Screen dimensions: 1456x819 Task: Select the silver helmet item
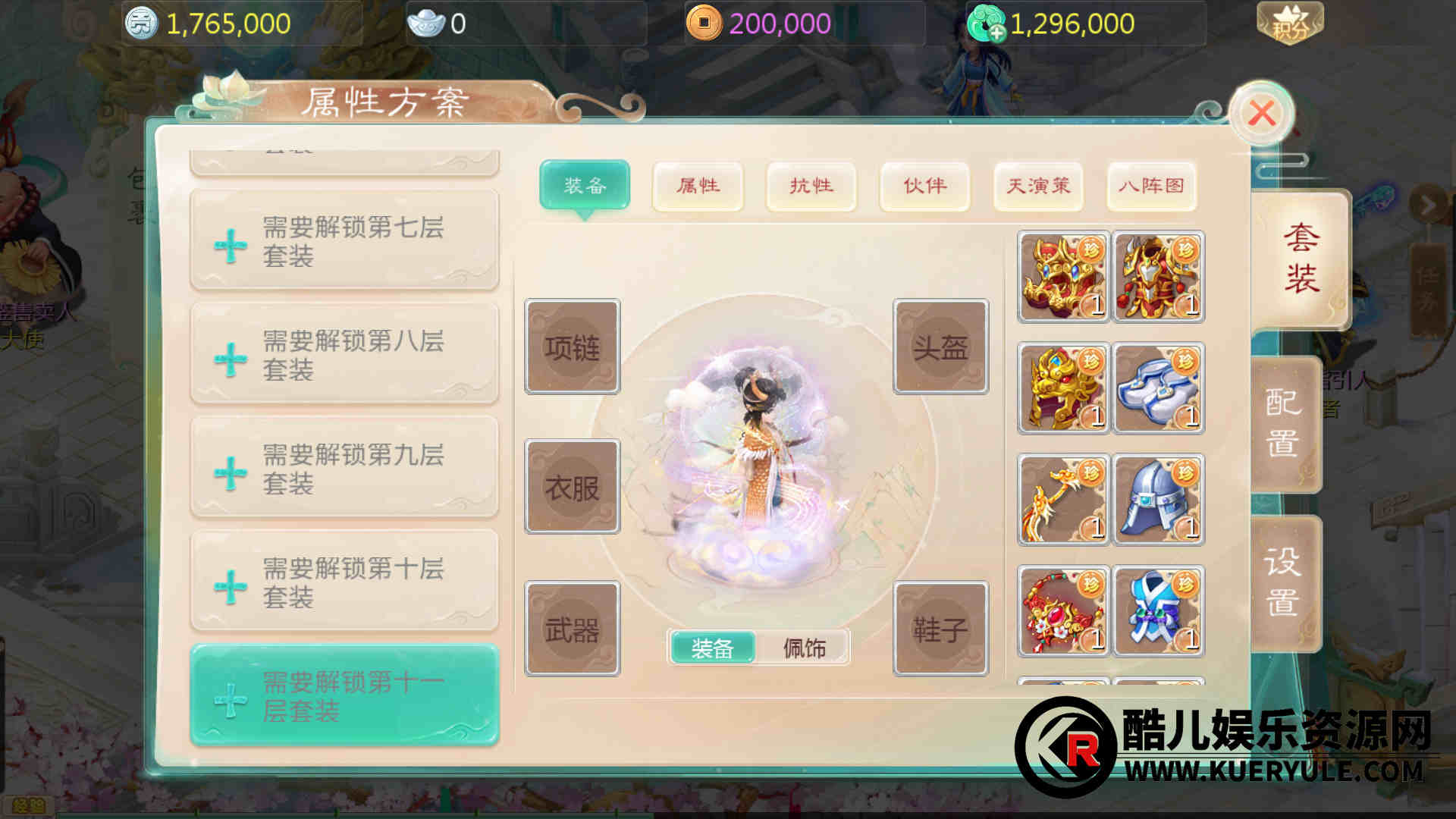point(1158,500)
